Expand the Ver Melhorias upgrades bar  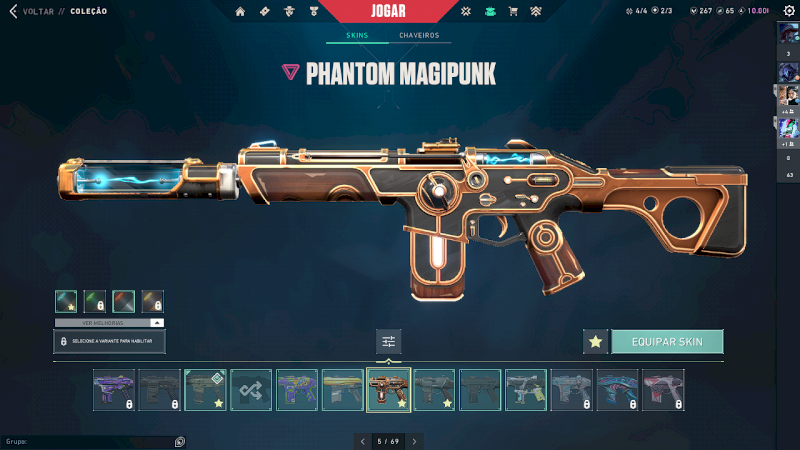coord(109,323)
